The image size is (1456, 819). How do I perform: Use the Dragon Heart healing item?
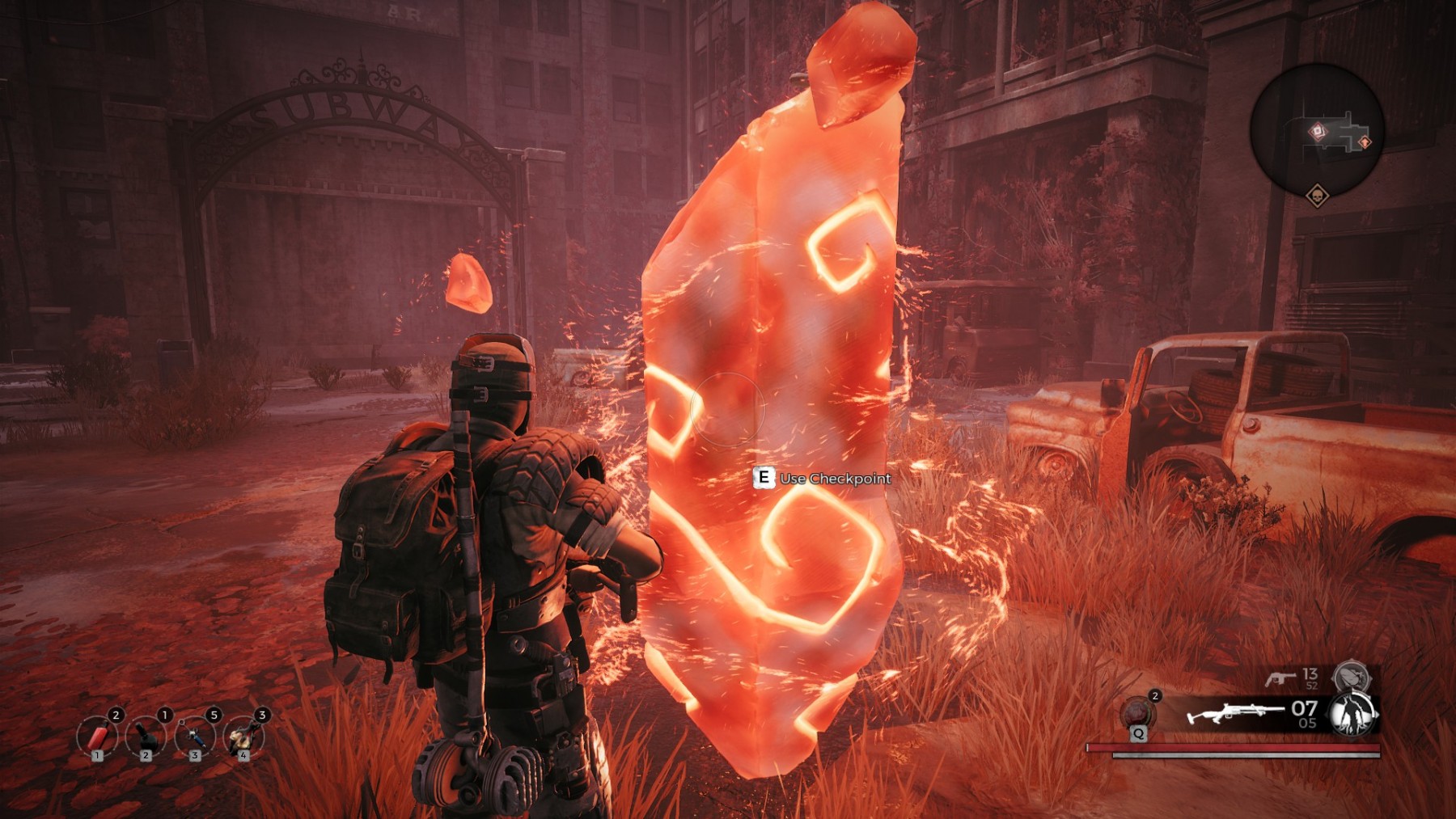point(1138,713)
